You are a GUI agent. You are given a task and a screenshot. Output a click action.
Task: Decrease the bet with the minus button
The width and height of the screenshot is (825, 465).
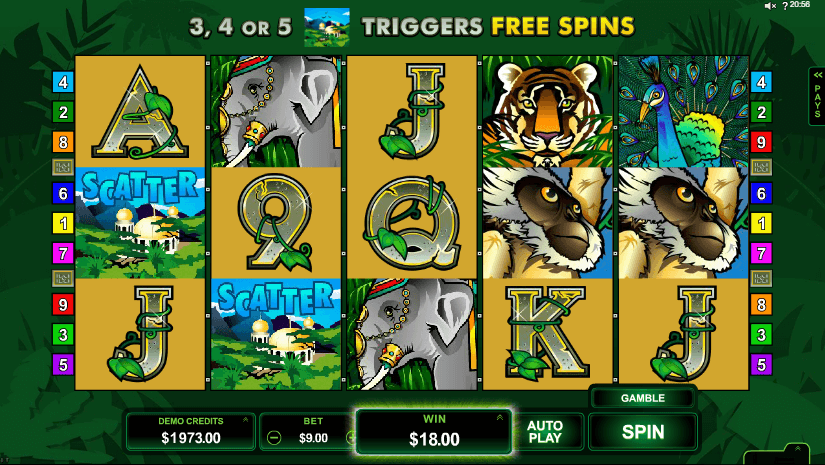tap(275, 437)
